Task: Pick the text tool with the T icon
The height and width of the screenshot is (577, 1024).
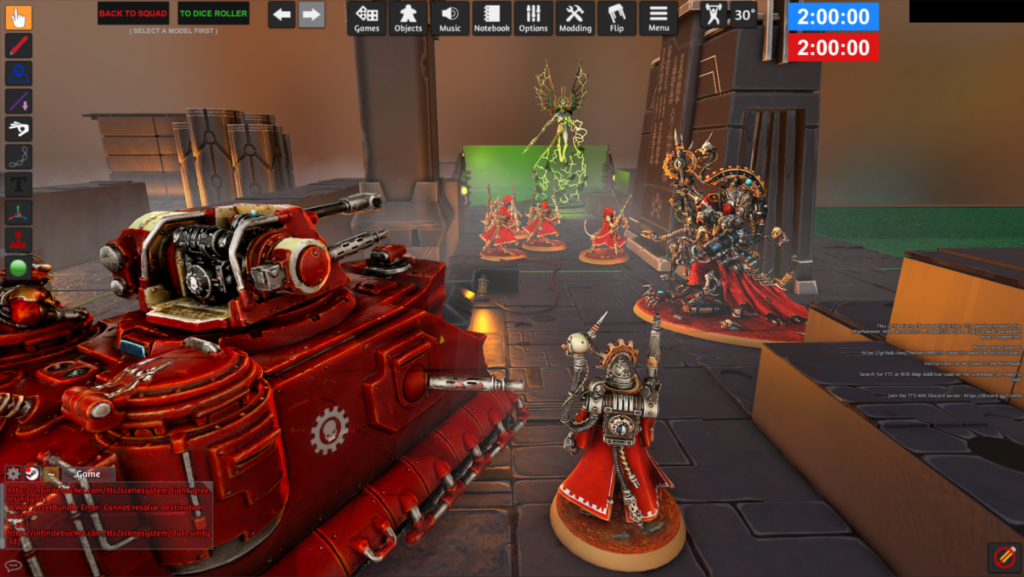Action: pos(19,184)
